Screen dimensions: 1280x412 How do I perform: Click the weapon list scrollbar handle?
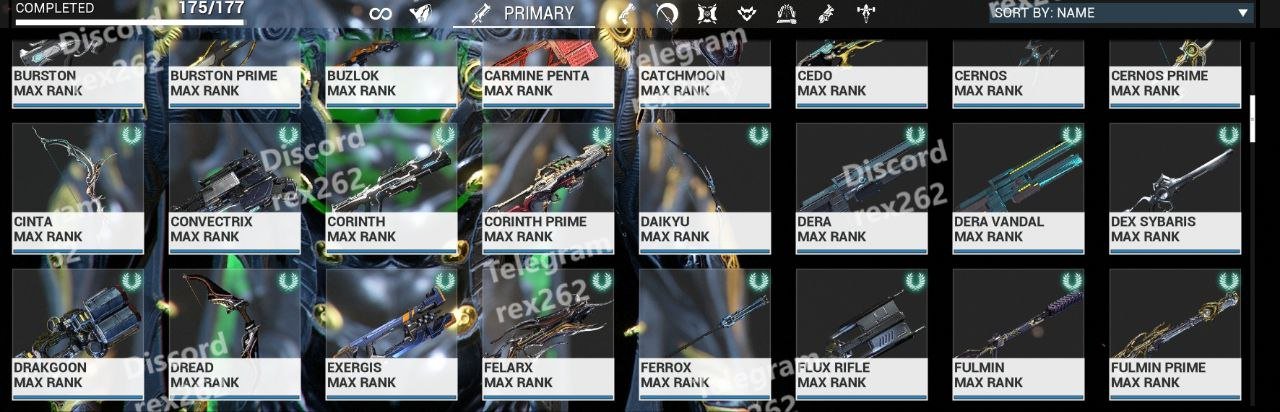click(x=1253, y=118)
